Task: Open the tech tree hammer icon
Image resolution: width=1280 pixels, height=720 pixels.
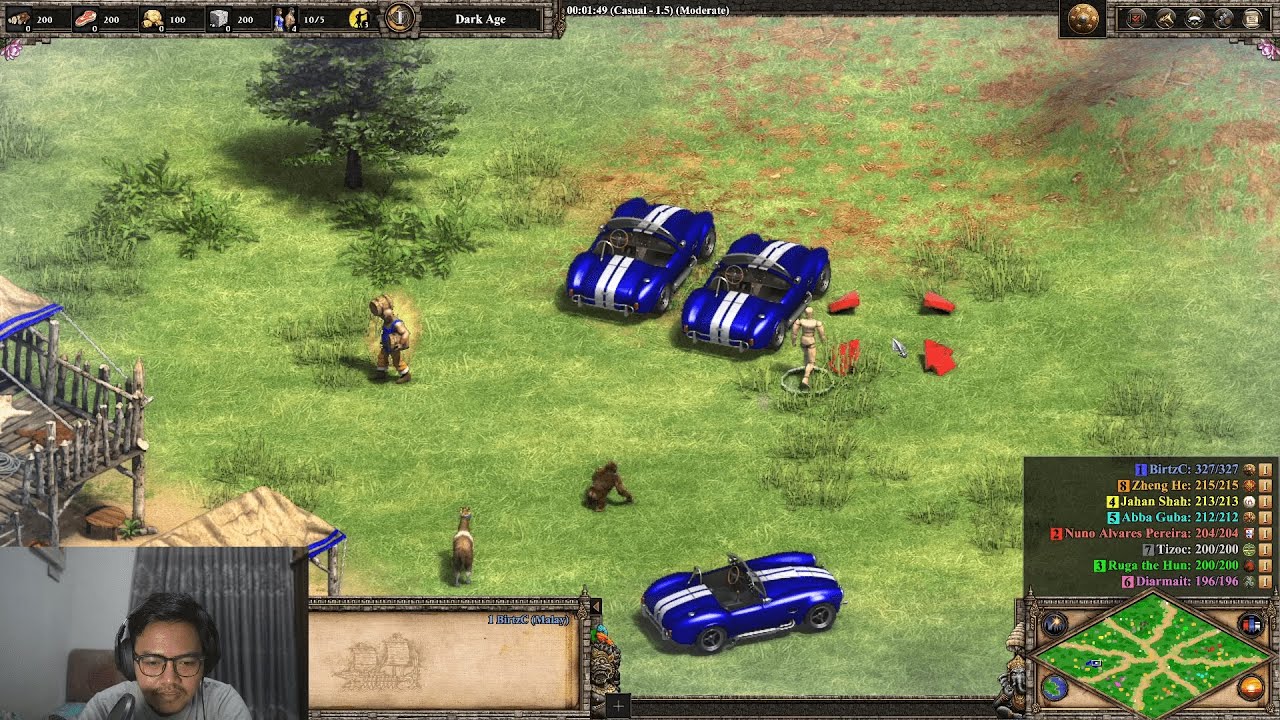Action: coord(1165,18)
